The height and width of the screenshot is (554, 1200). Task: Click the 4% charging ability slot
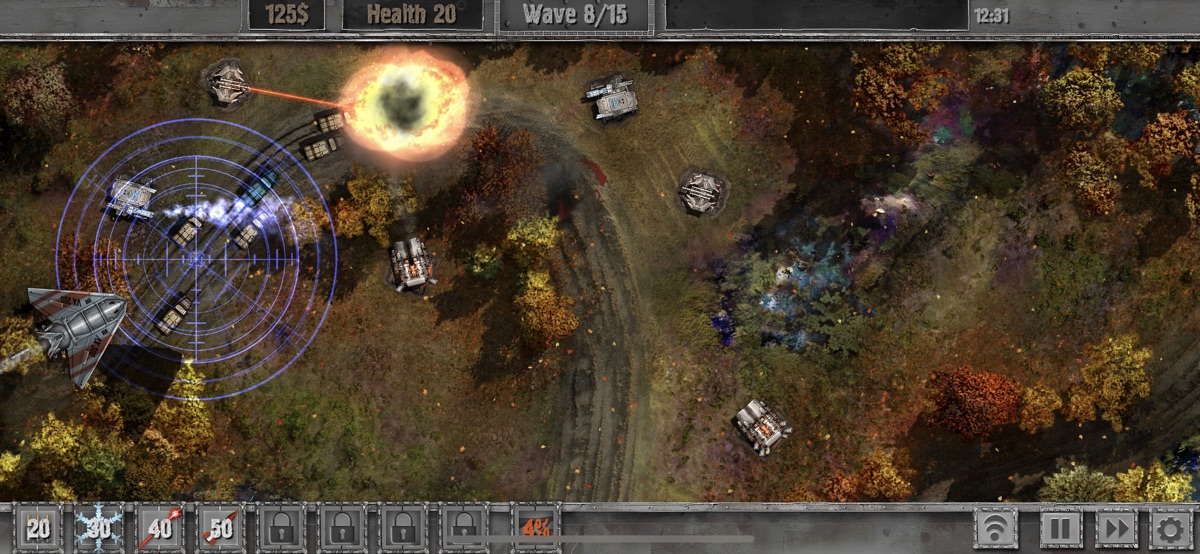[536, 528]
